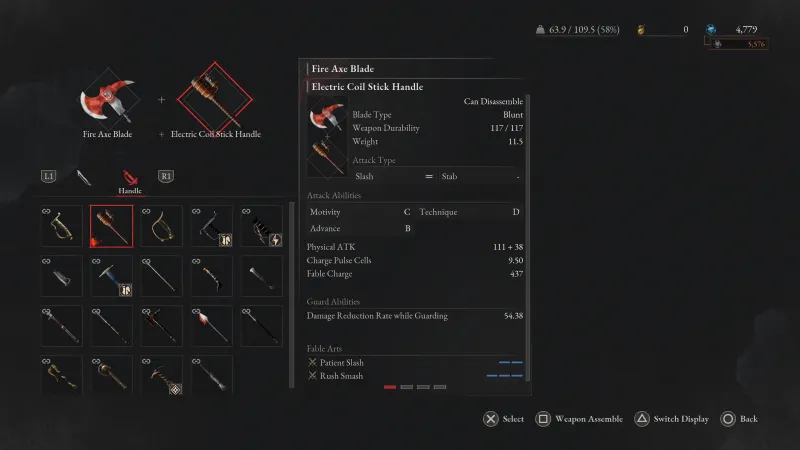Image resolution: width=800 pixels, height=450 pixels.
Task: Select the golden twisted serpent handle
Action: pos(62,376)
